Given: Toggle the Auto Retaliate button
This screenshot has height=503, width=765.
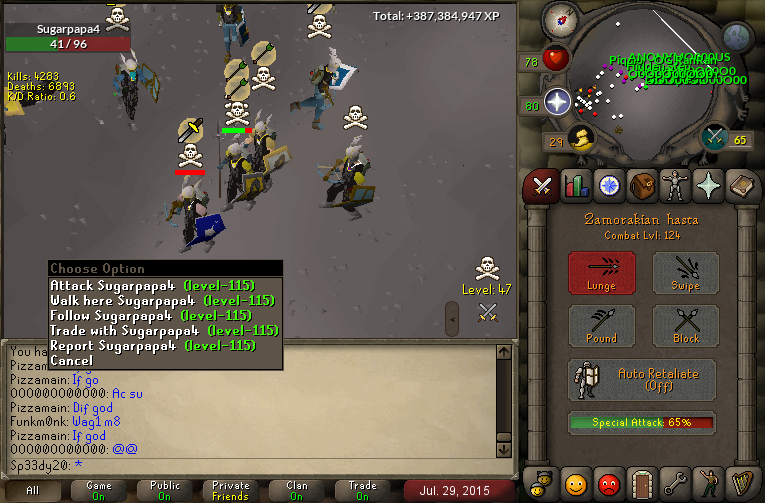Looking at the screenshot, I should [642, 381].
